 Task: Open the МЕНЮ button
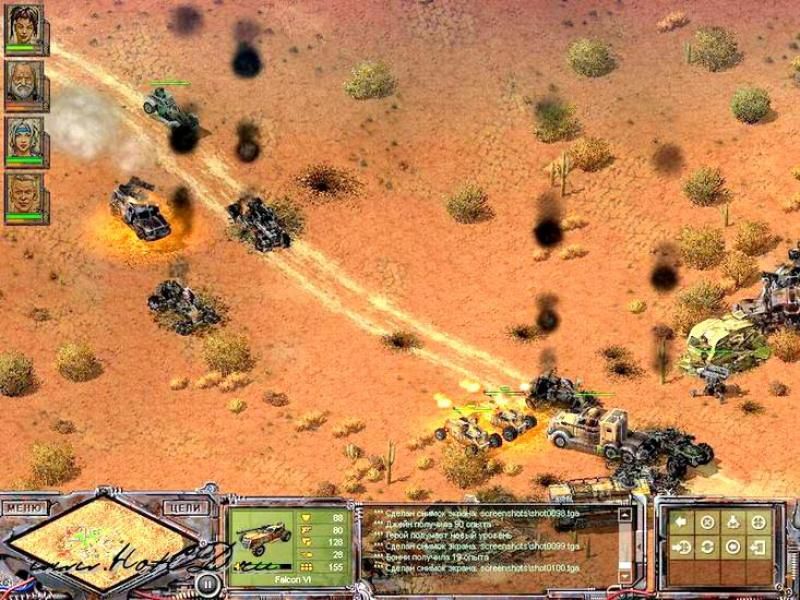(x=26, y=508)
